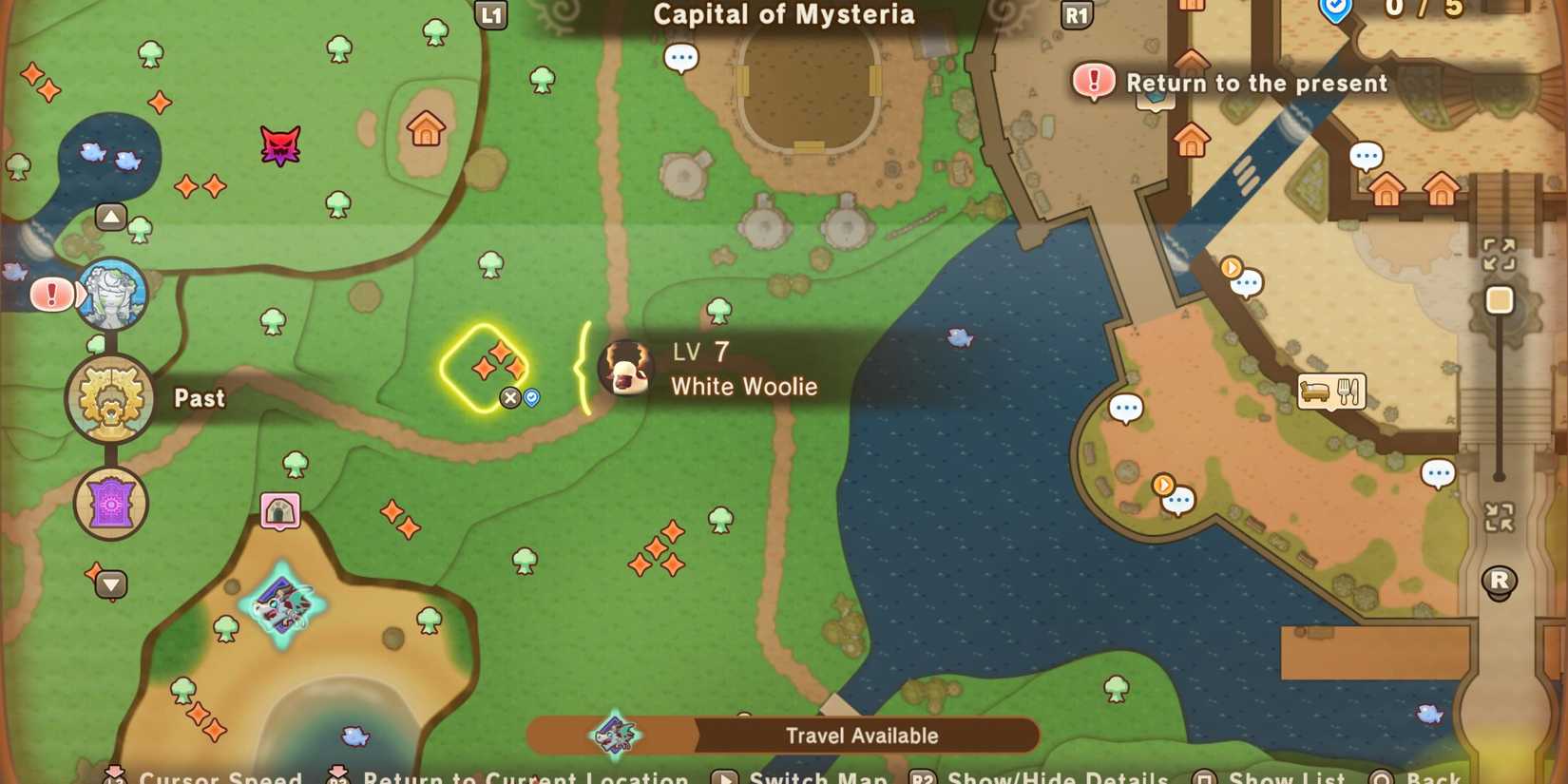Viewport: 1568px width, 784px height.
Task: Open the golem statue waypoint in the sidebar
Action: coord(111,295)
